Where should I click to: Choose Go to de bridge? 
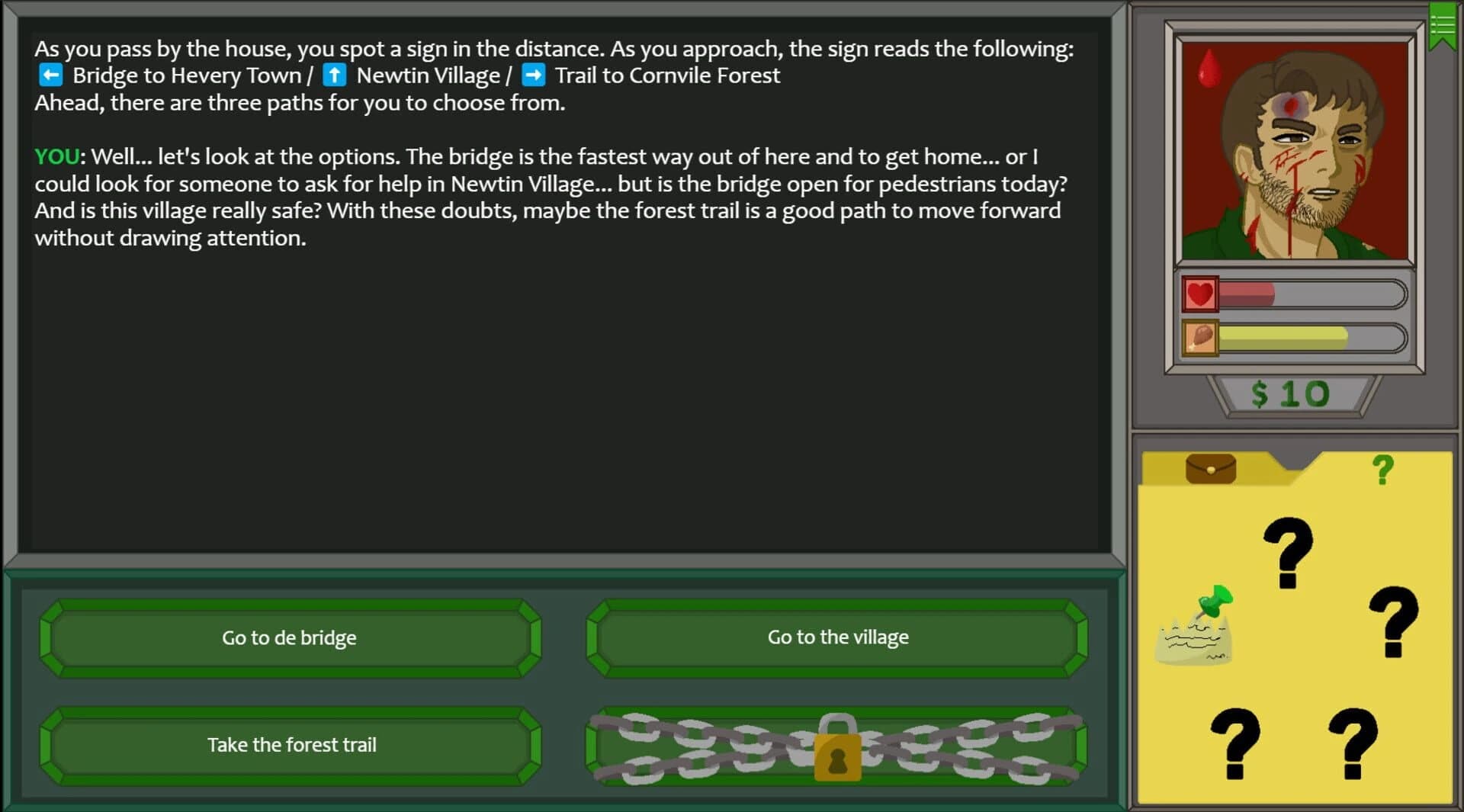[x=288, y=637]
